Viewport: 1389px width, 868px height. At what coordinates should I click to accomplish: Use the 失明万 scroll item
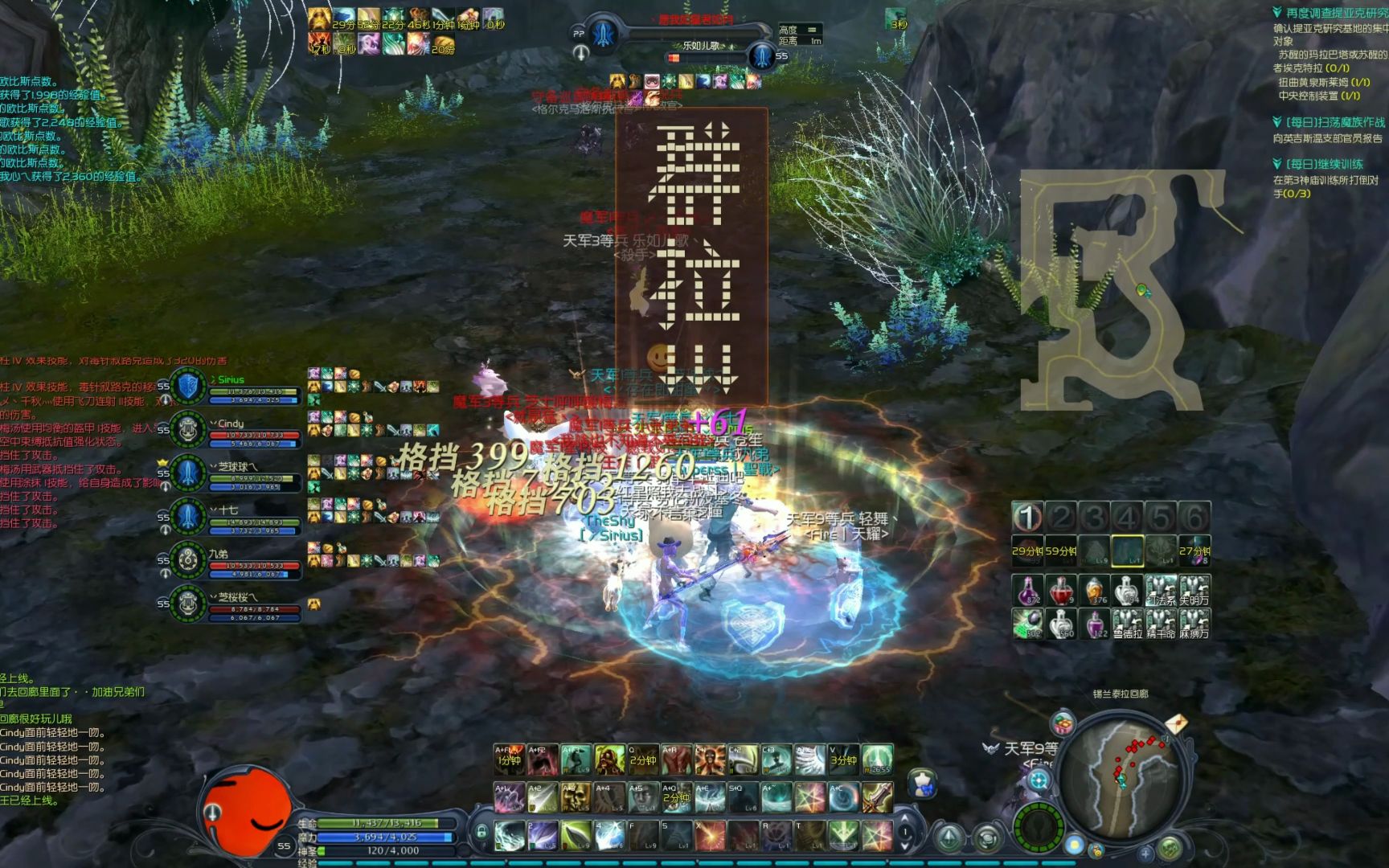1194,591
